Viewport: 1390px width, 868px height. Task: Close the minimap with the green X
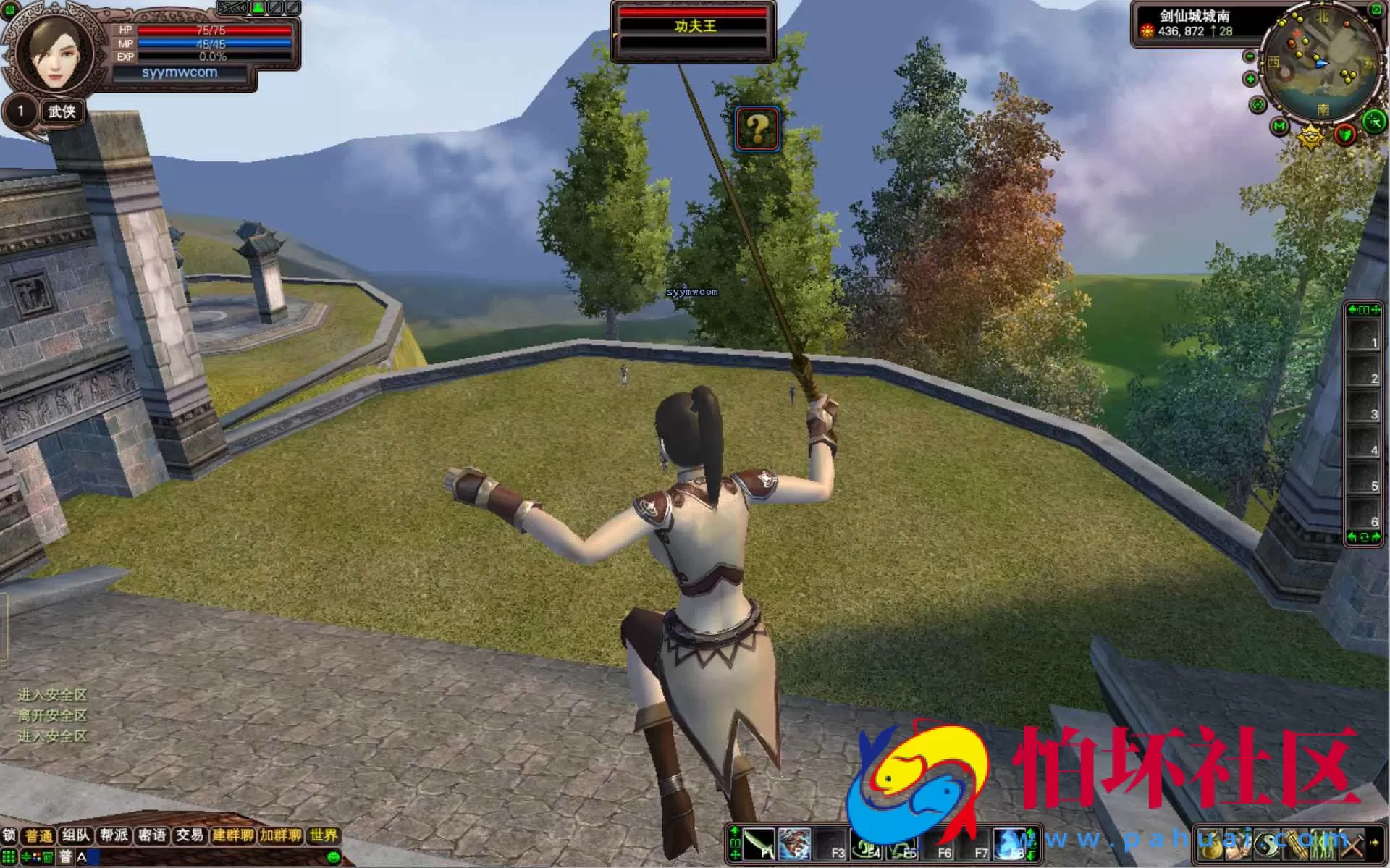(x=1376, y=9)
